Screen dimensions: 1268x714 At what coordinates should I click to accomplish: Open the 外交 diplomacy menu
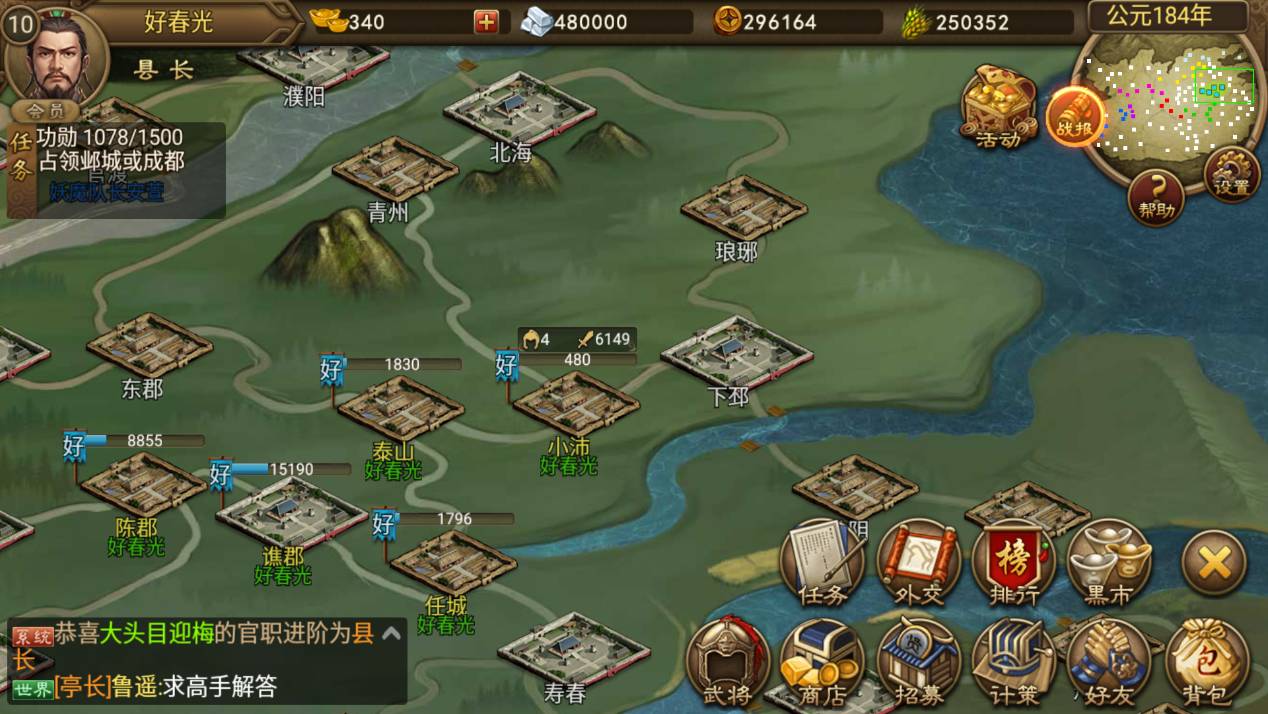click(918, 562)
